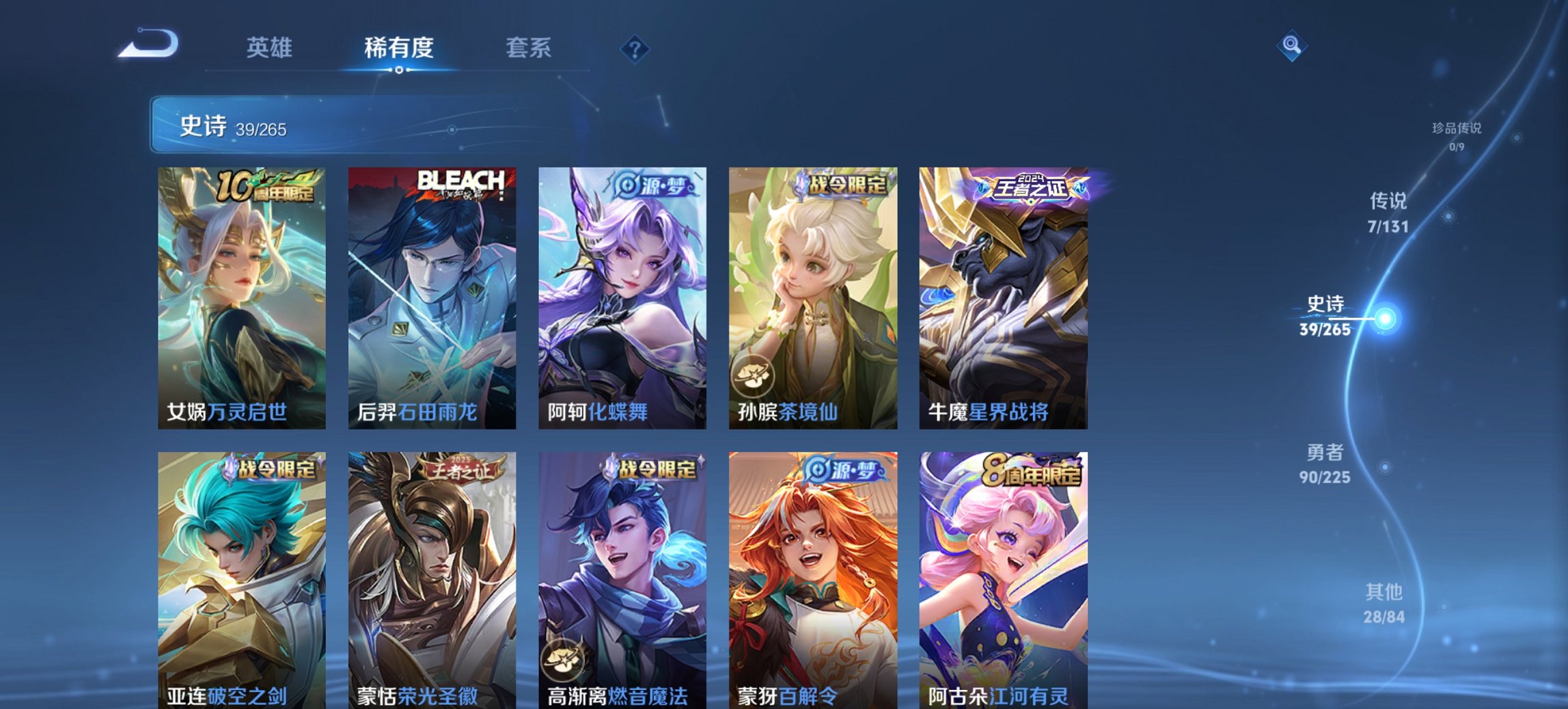The image size is (1568, 709).
Task: Click the back arrow to exit the collection
Action: coord(147,44)
